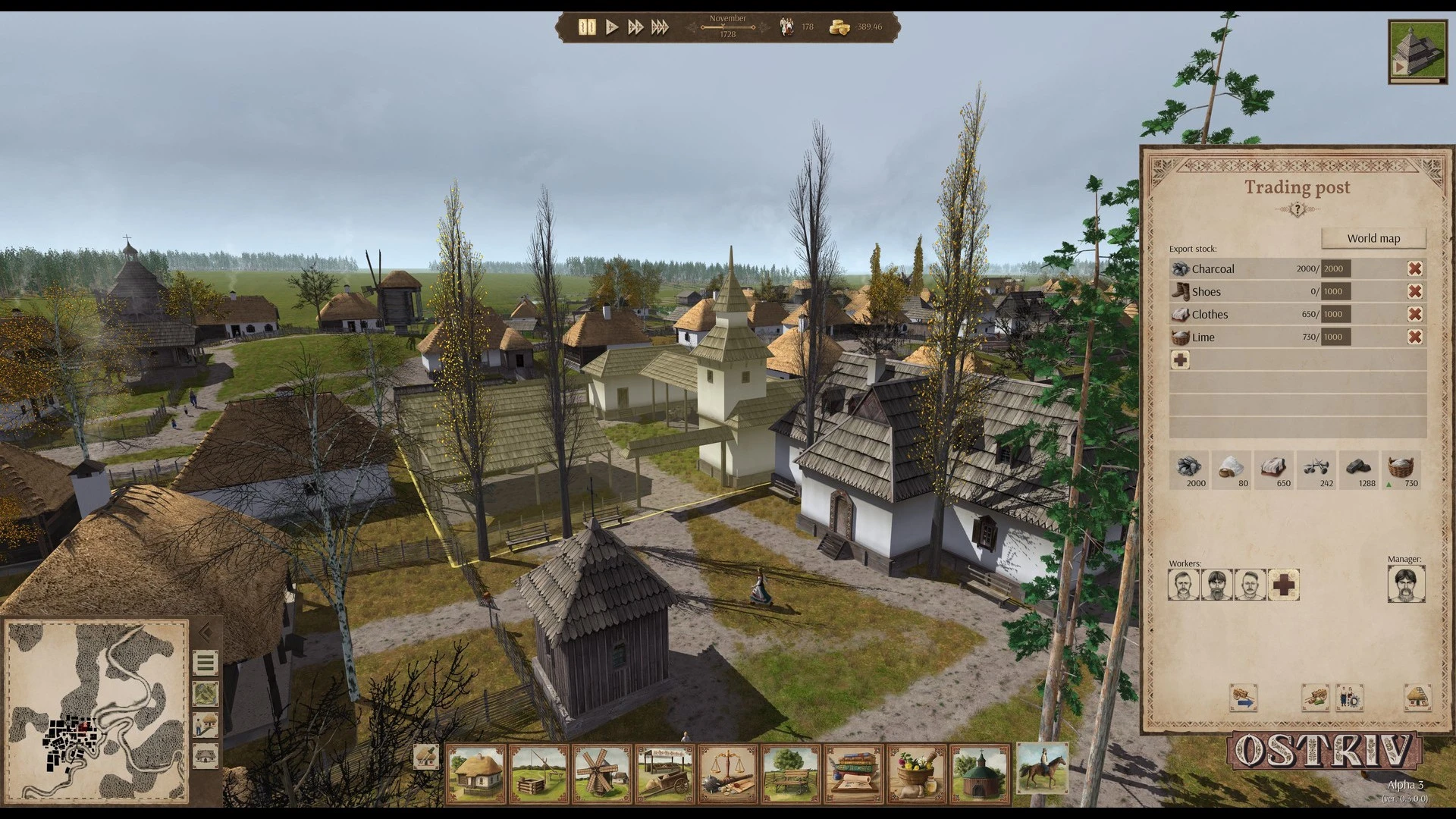
Task: Remove Charcoal from export stock
Action: tap(1414, 268)
